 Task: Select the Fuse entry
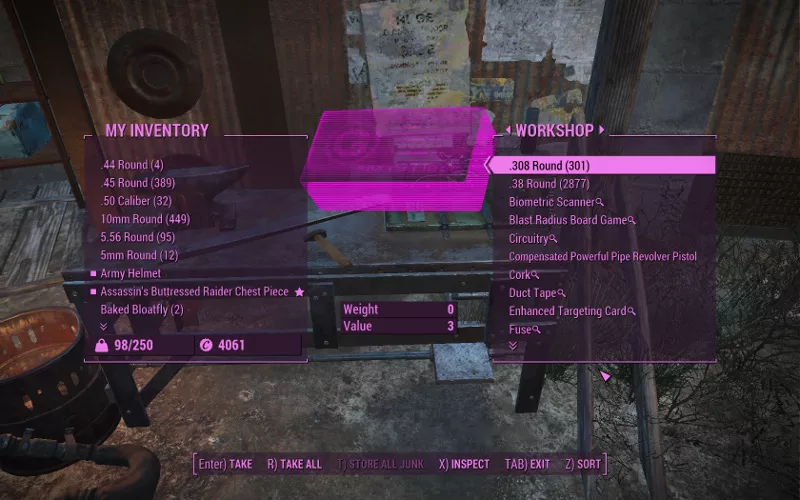[520, 329]
